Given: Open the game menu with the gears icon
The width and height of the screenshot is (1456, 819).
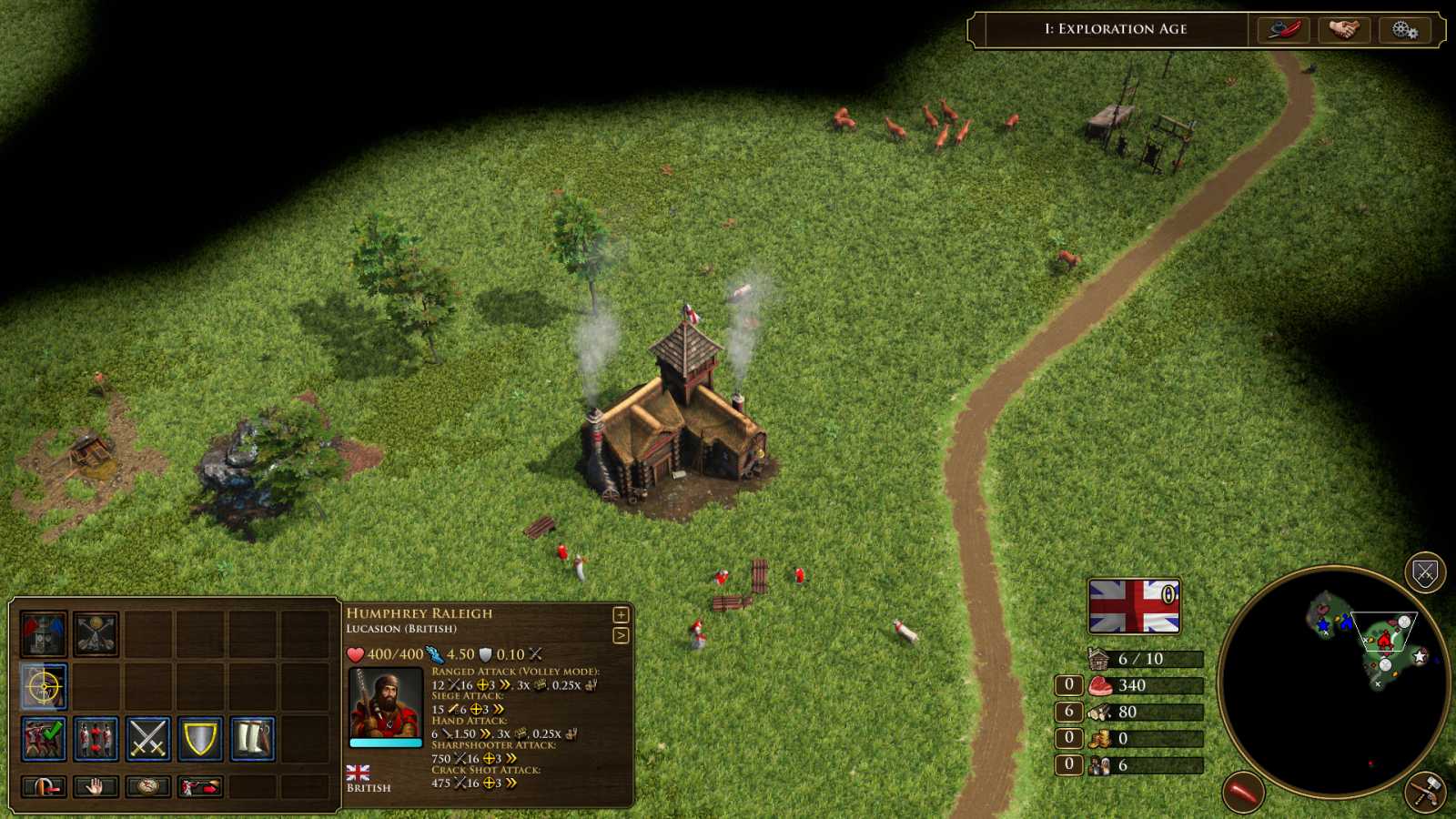Looking at the screenshot, I should (x=1404, y=29).
